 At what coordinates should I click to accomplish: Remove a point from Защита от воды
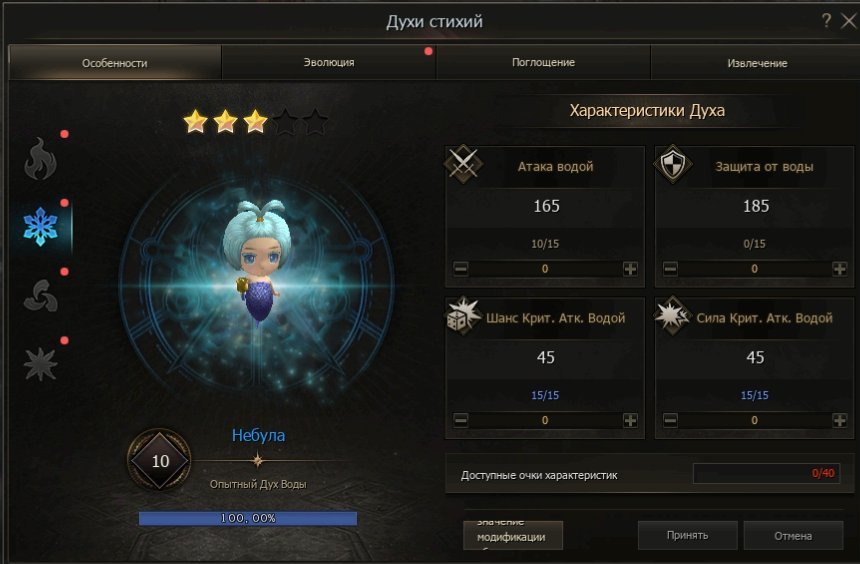[x=670, y=269]
